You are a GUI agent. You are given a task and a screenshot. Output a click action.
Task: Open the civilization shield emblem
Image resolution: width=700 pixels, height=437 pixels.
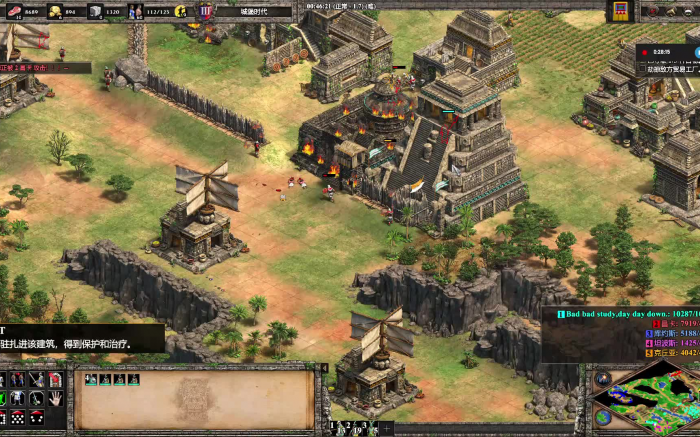pyautogui.click(x=206, y=12)
